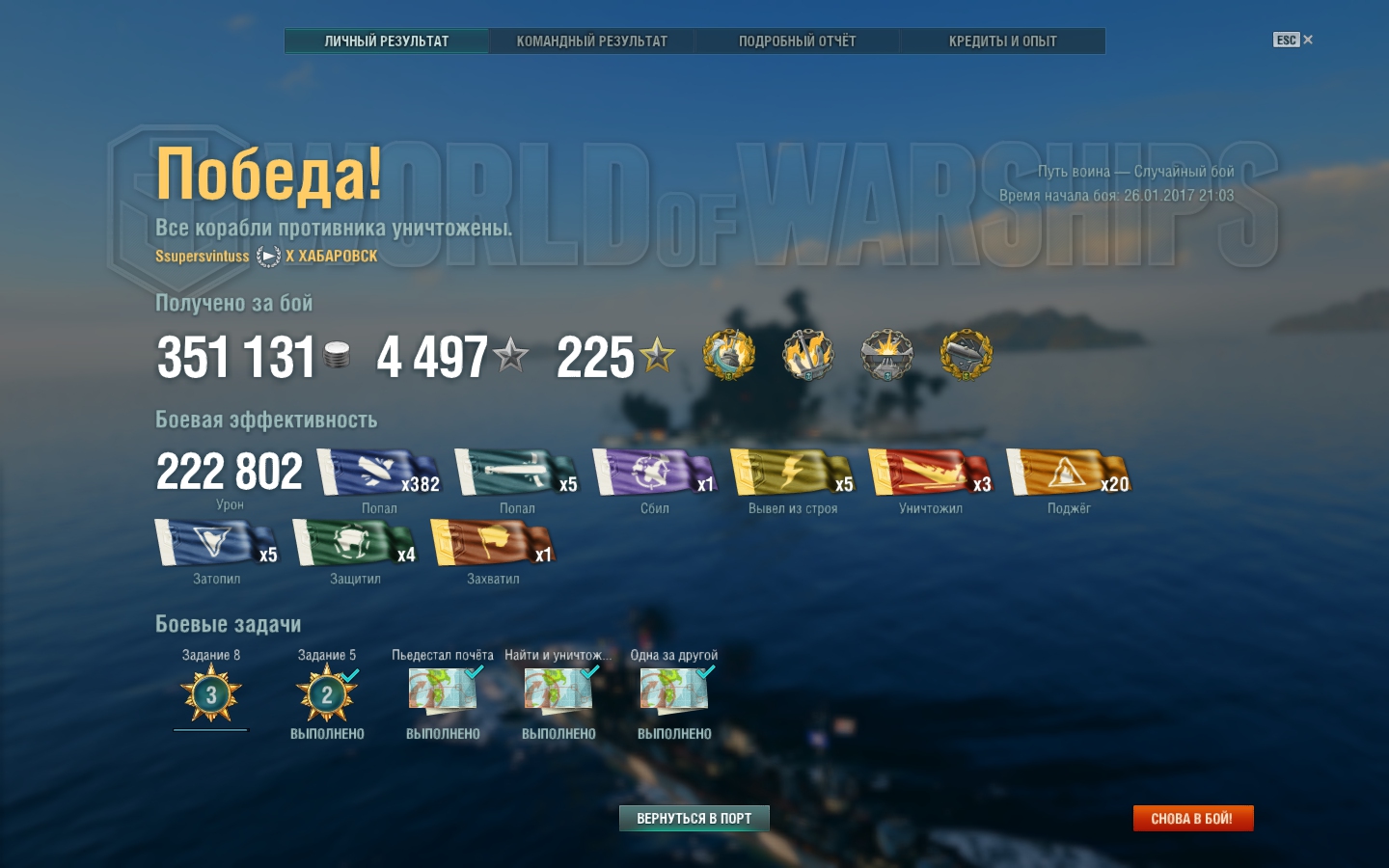This screenshot has width=1389, height=868.
Task: Open the Найти и уничтожить task
Action: click(558, 691)
